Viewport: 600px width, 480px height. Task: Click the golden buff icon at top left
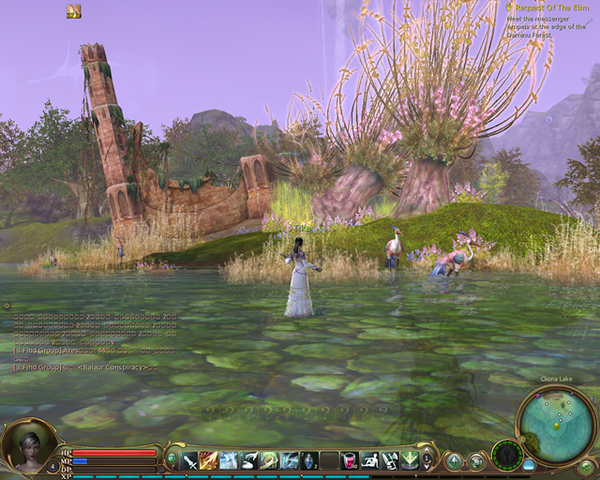pos(73,11)
